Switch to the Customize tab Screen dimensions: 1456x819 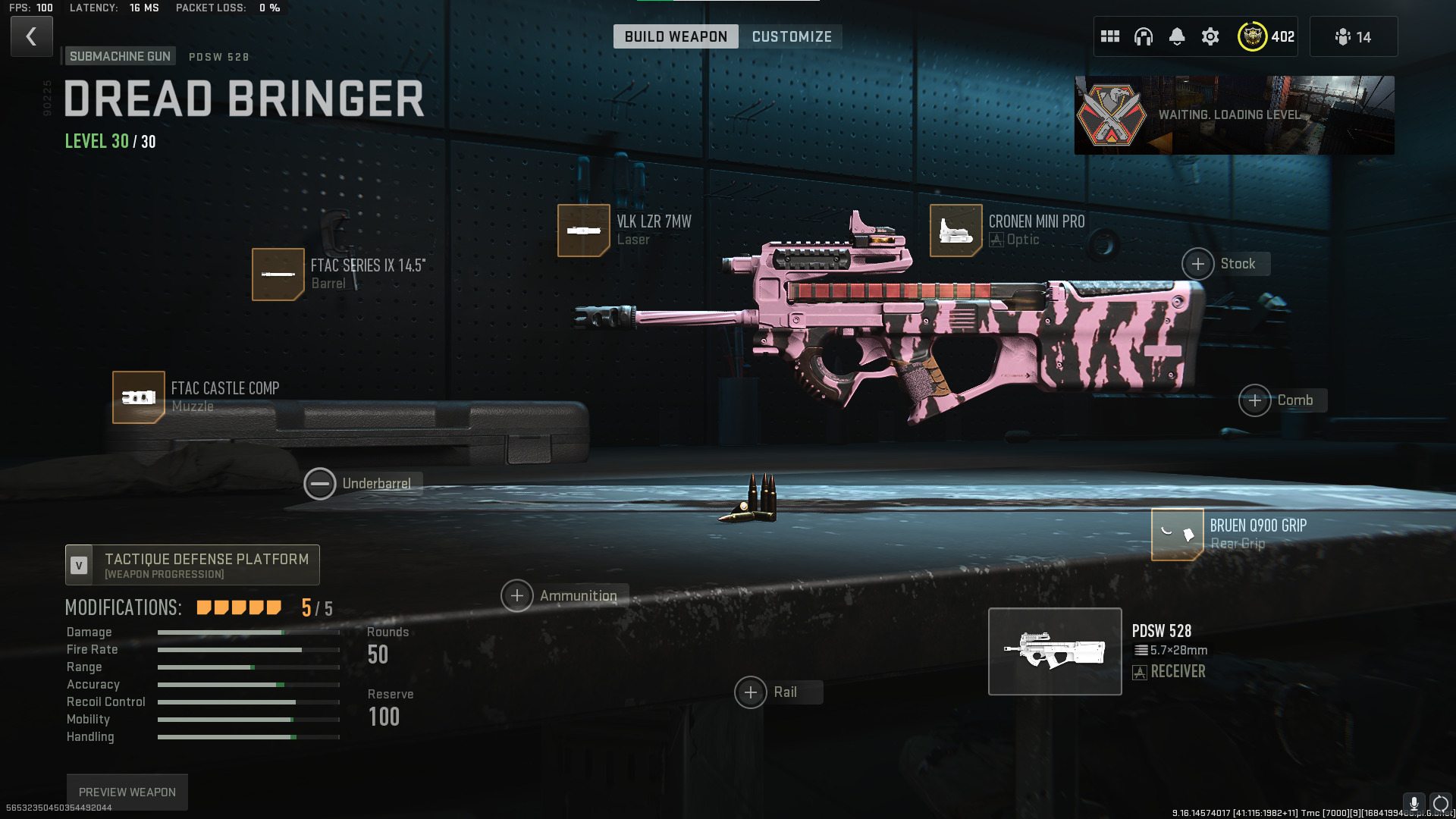[791, 36]
